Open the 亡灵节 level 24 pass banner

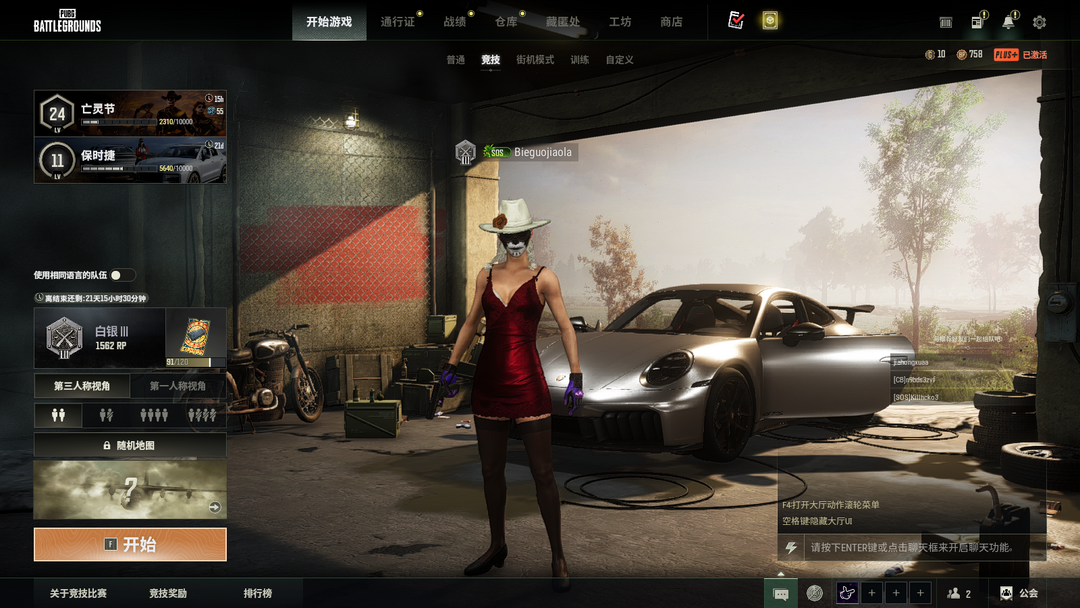(x=130, y=113)
